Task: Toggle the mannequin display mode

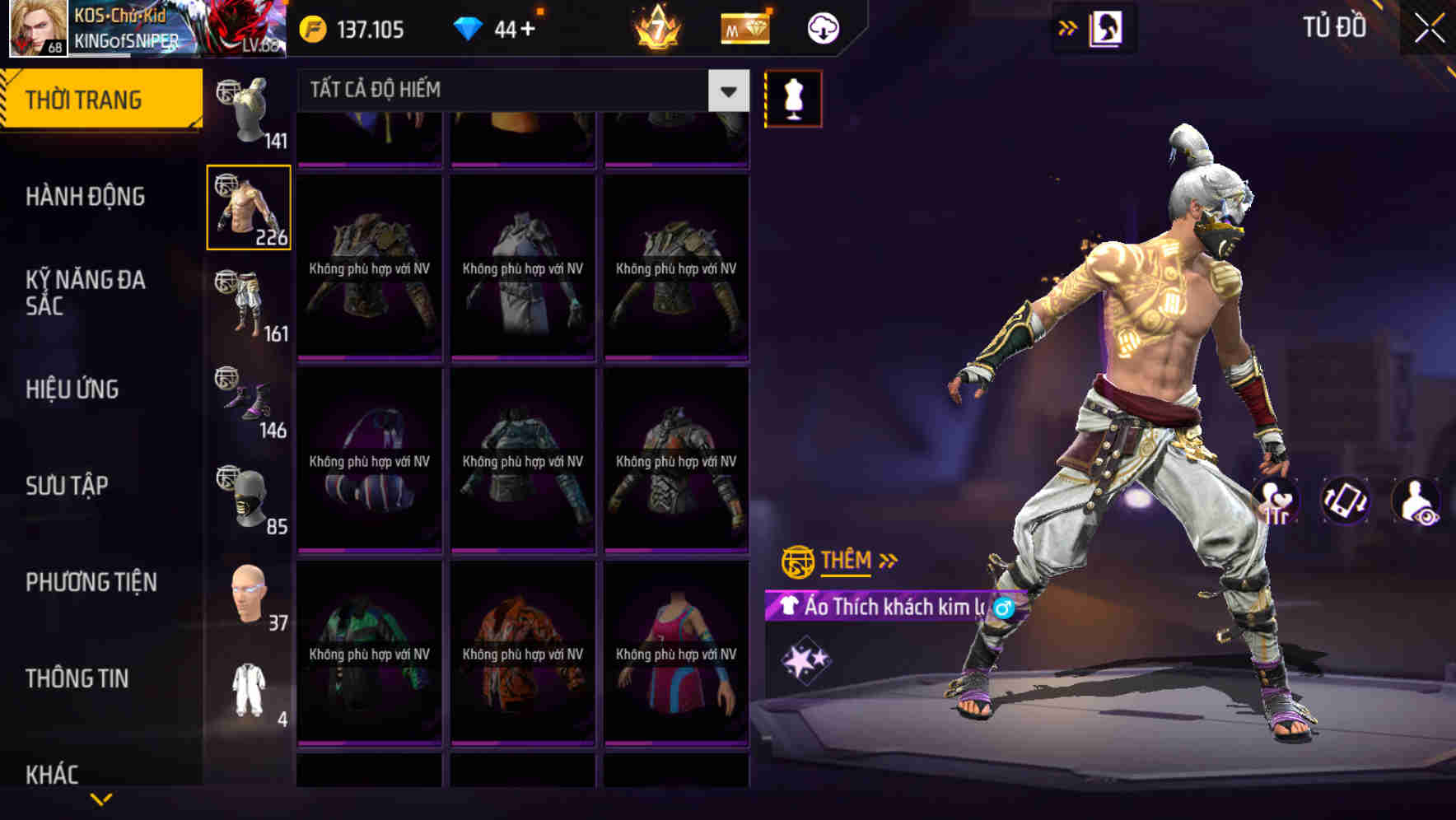Action: [793, 97]
